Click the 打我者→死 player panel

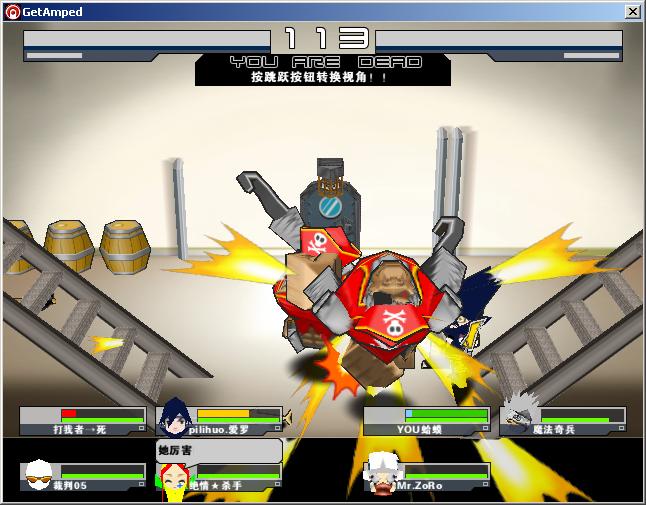click(83, 421)
